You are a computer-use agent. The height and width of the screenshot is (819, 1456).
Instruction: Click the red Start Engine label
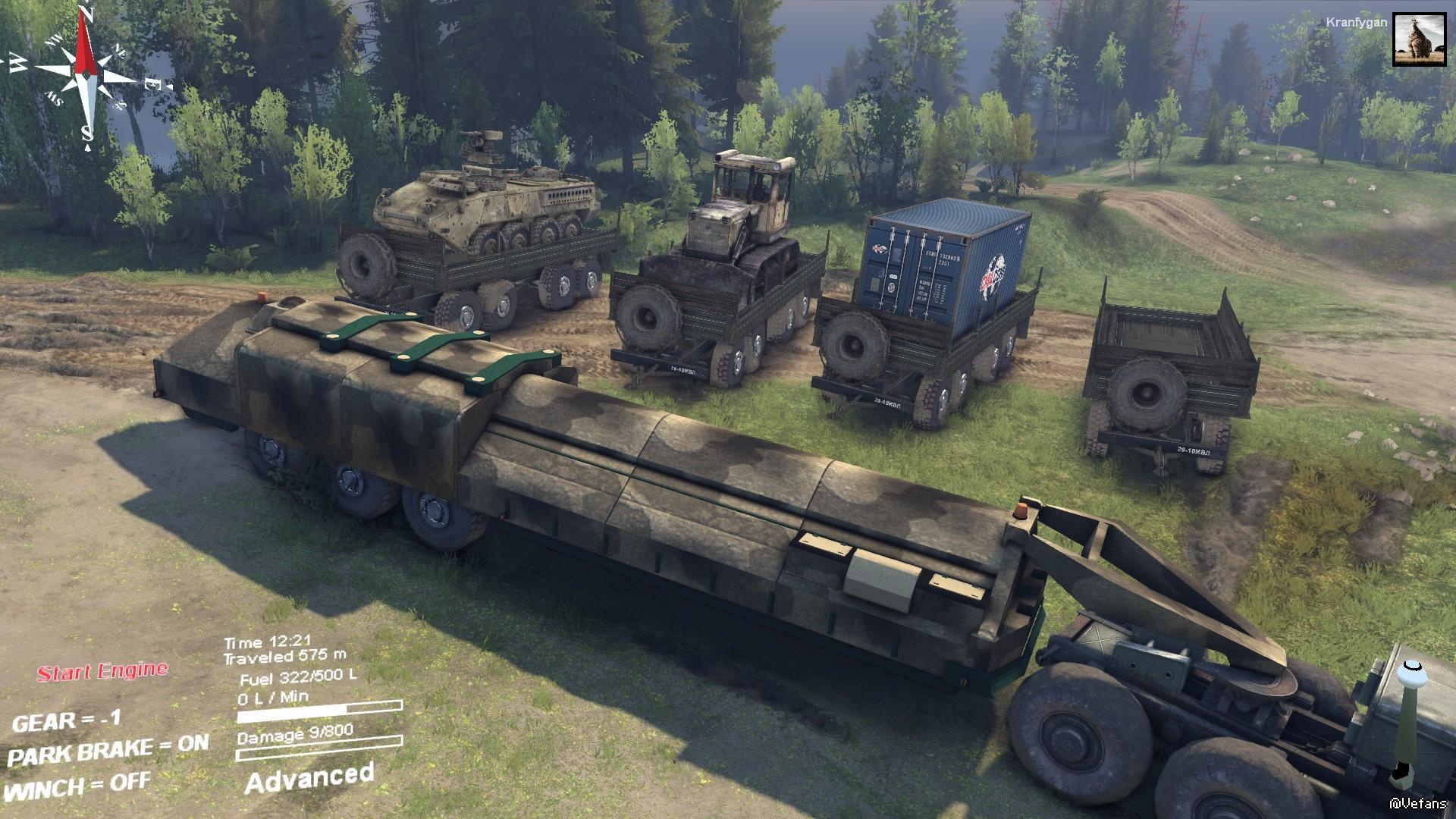[x=102, y=672]
